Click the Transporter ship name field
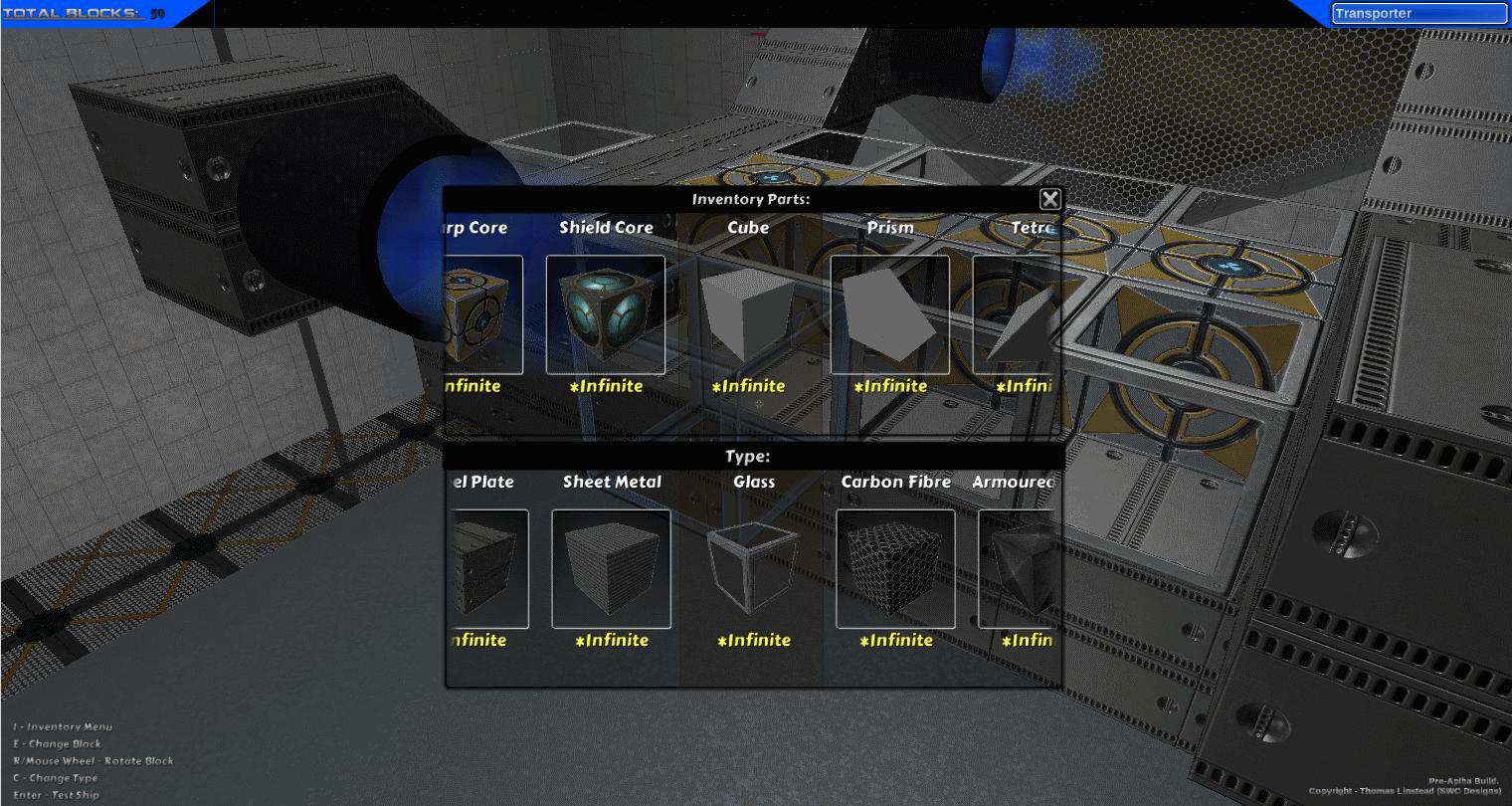This screenshot has width=1512, height=806. (1417, 12)
